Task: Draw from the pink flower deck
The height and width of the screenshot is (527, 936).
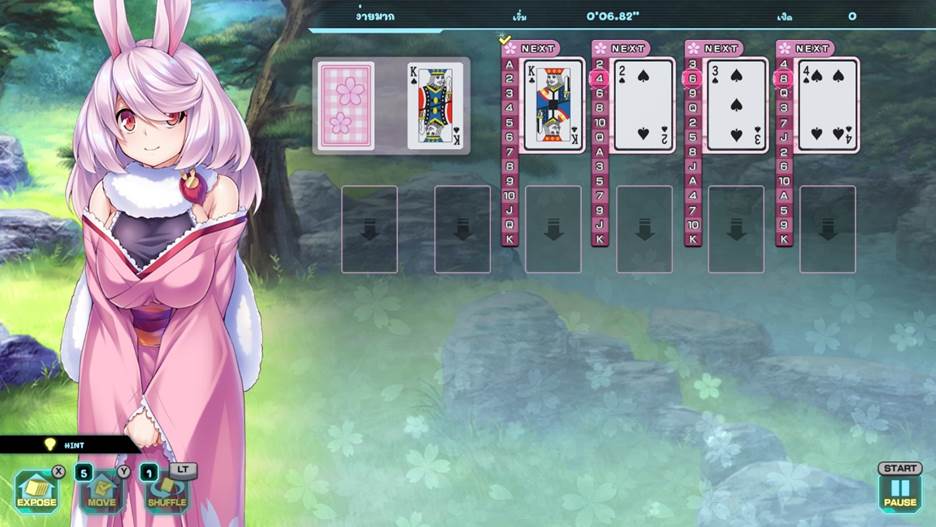Action: click(x=346, y=106)
